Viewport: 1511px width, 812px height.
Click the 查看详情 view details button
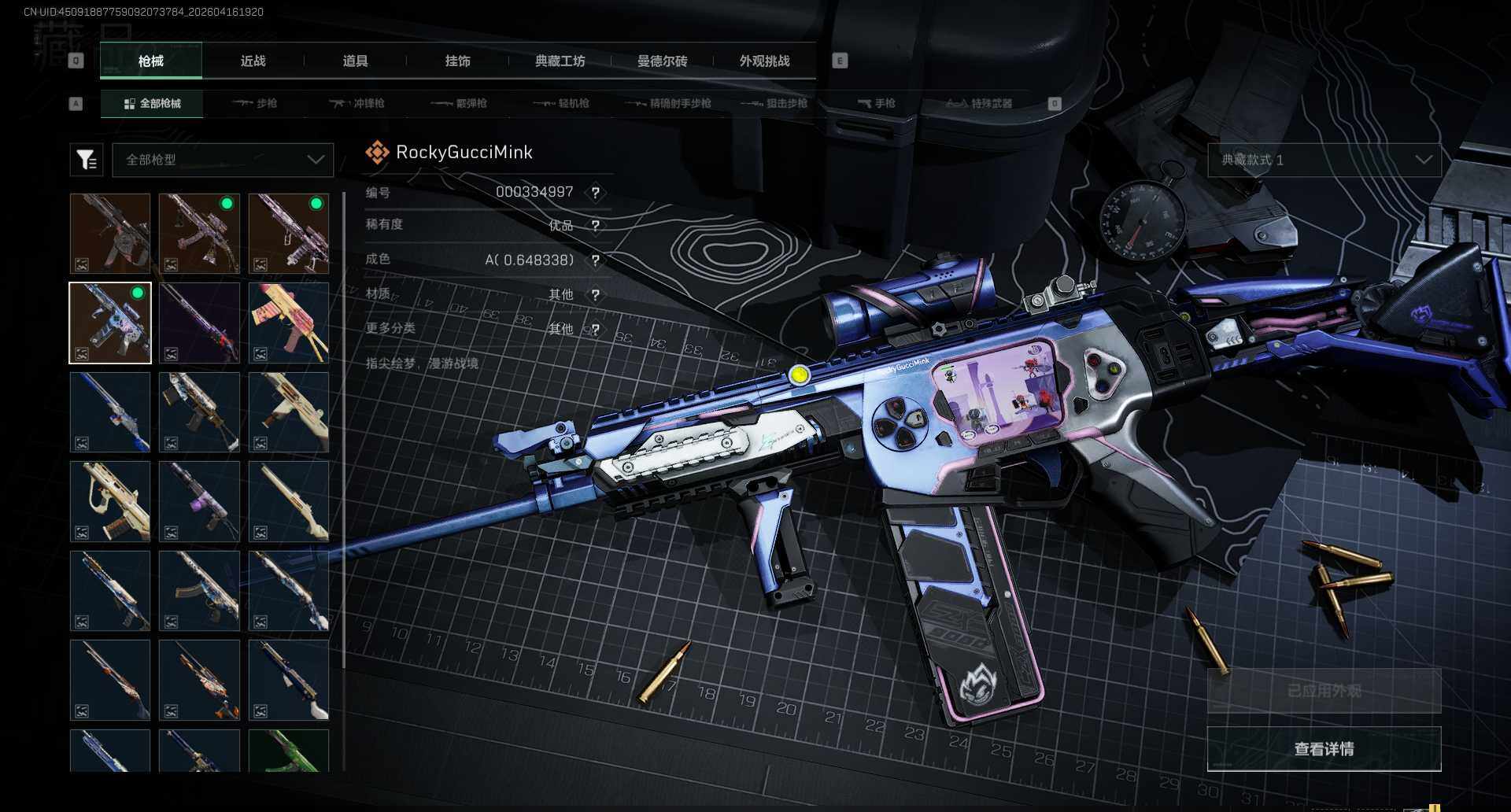tap(1324, 749)
